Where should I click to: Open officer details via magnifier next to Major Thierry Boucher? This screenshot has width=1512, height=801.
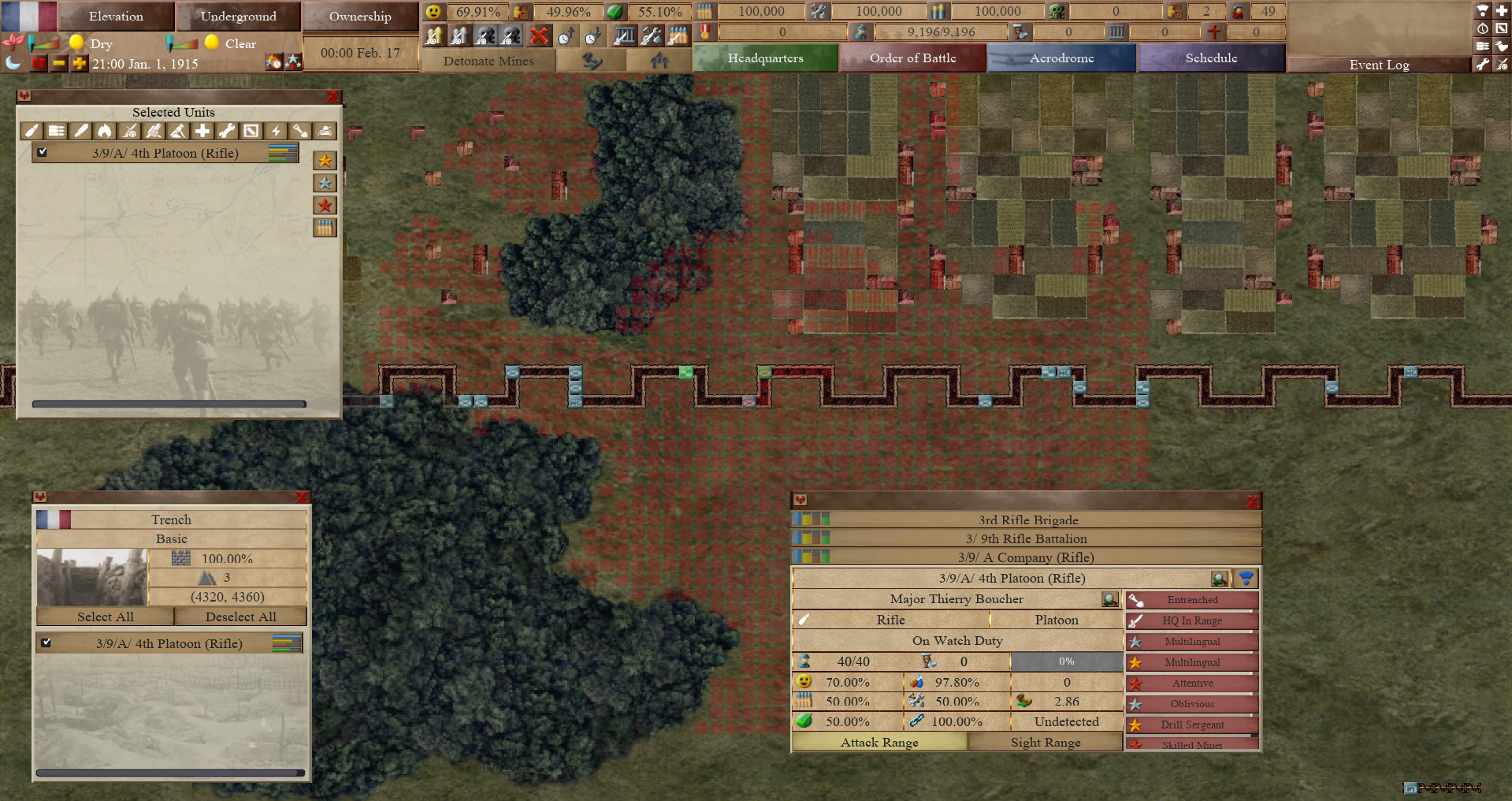point(1110,599)
